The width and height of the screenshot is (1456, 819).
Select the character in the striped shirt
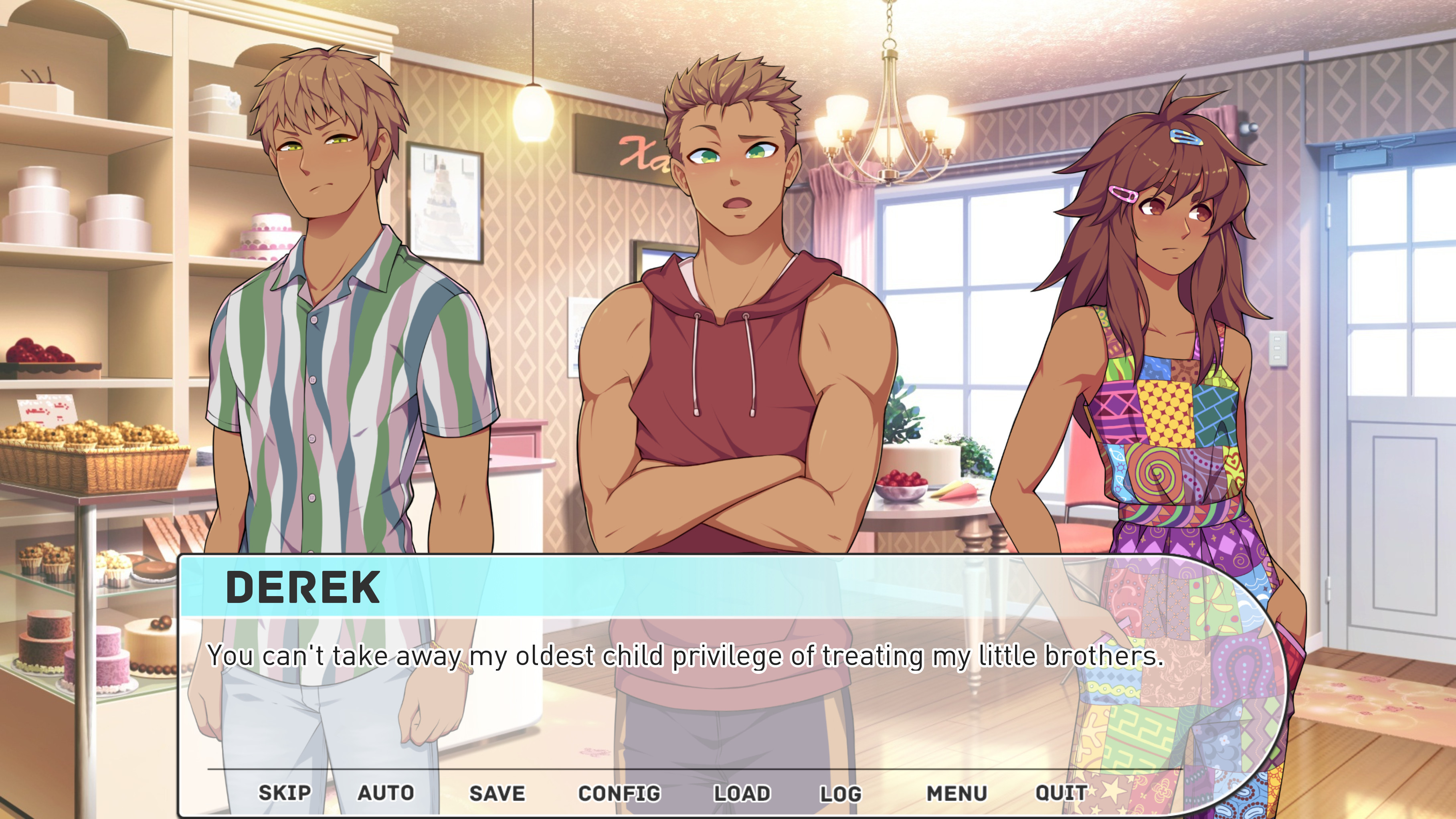317,339
